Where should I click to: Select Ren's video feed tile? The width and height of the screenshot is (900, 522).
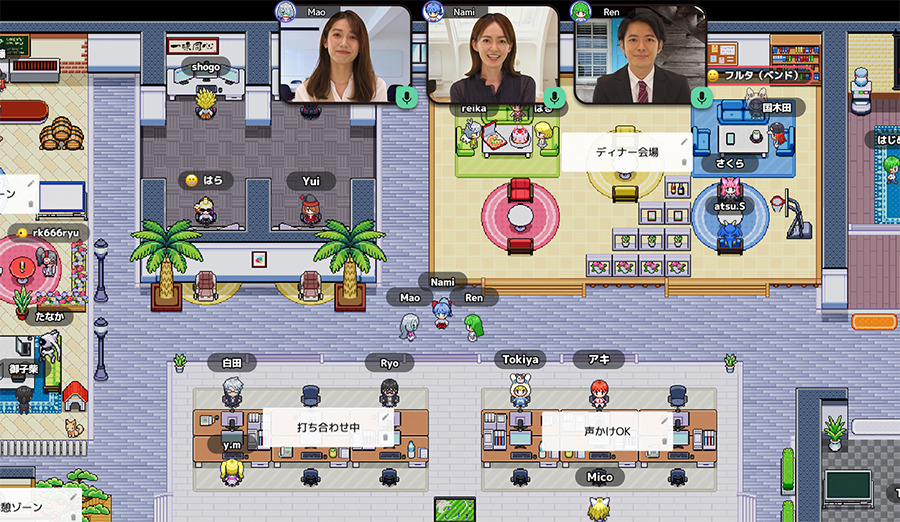pyautogui.click(x=640, y=55)
